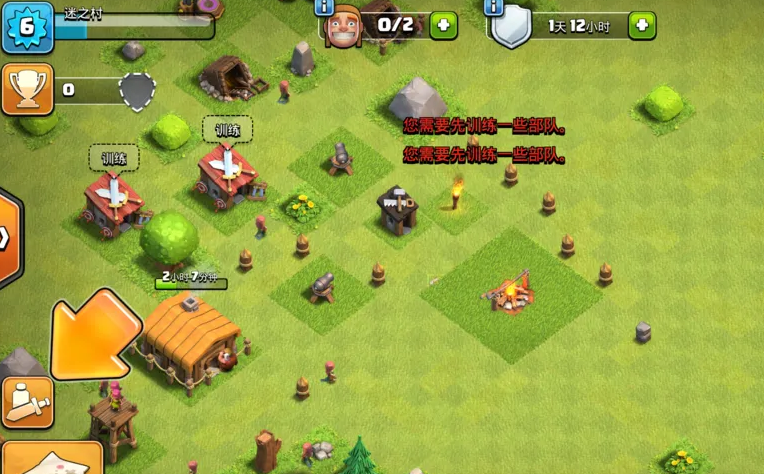Select the white shield icon
The height and width of the screenshot is (474, 764).
[511, 28]
